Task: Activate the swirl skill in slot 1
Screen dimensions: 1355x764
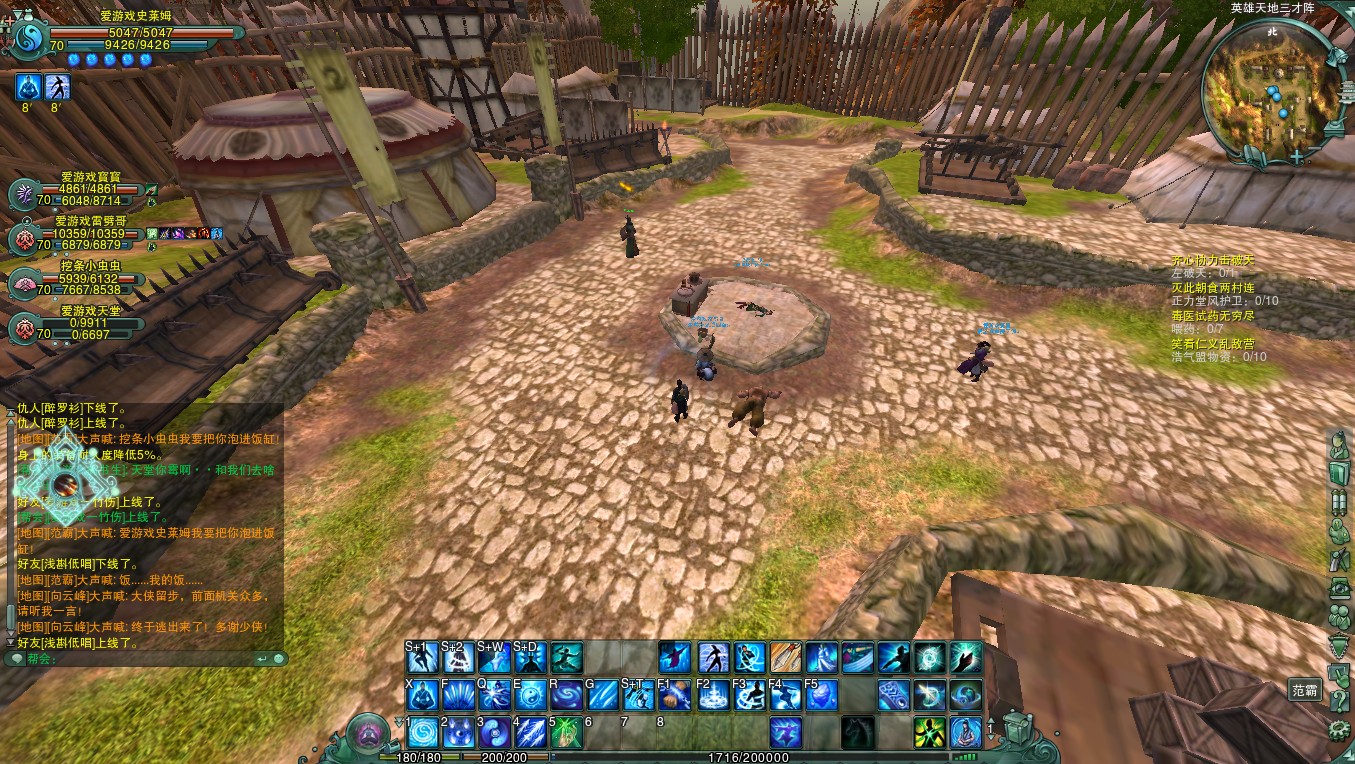Action: point(421,732)
